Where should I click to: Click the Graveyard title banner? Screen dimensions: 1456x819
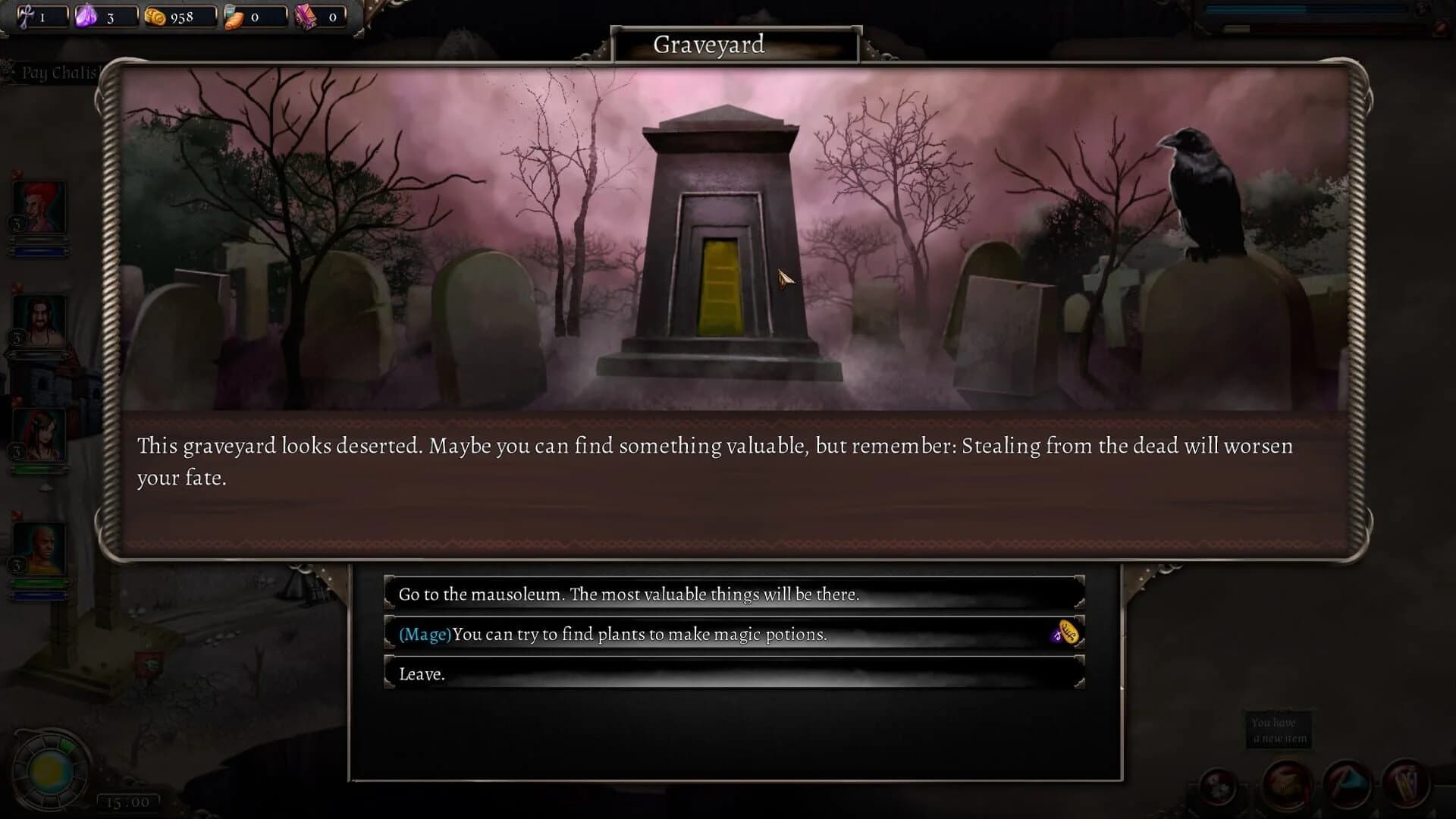pyautogui.click(x=710, y=45)
